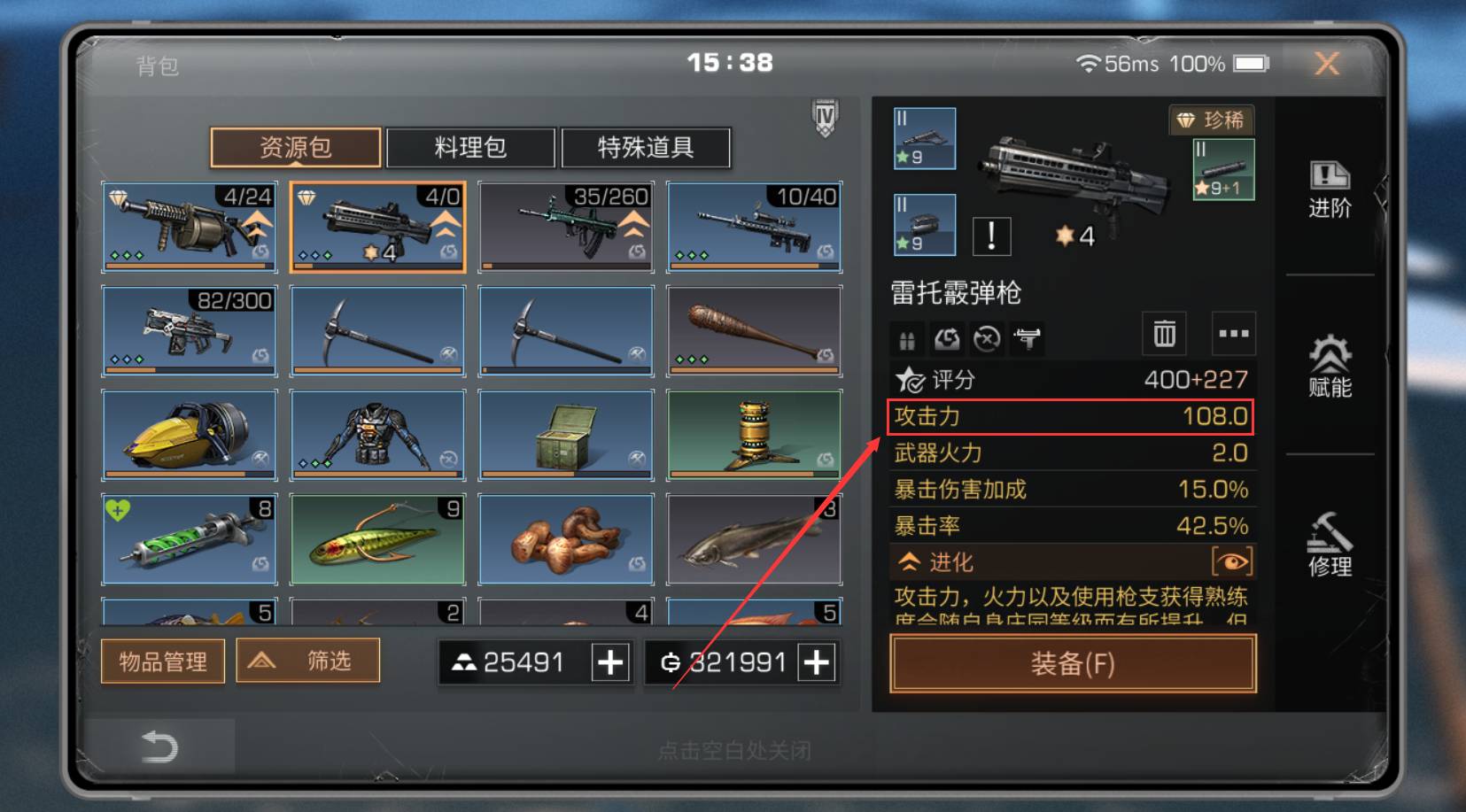Viewport: 1466px width, 812px height.
Task: Toggle the evolution preview eye icon
Action: point(1231,561)
